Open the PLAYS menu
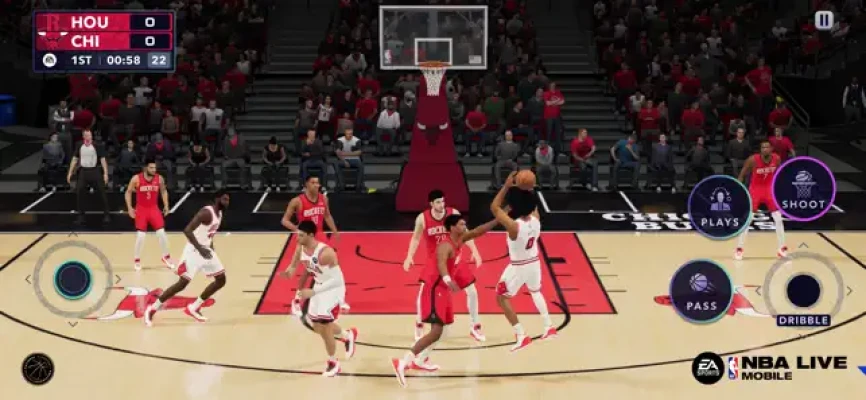The height and width of the screenshot is (400, 866). [719, 207]
